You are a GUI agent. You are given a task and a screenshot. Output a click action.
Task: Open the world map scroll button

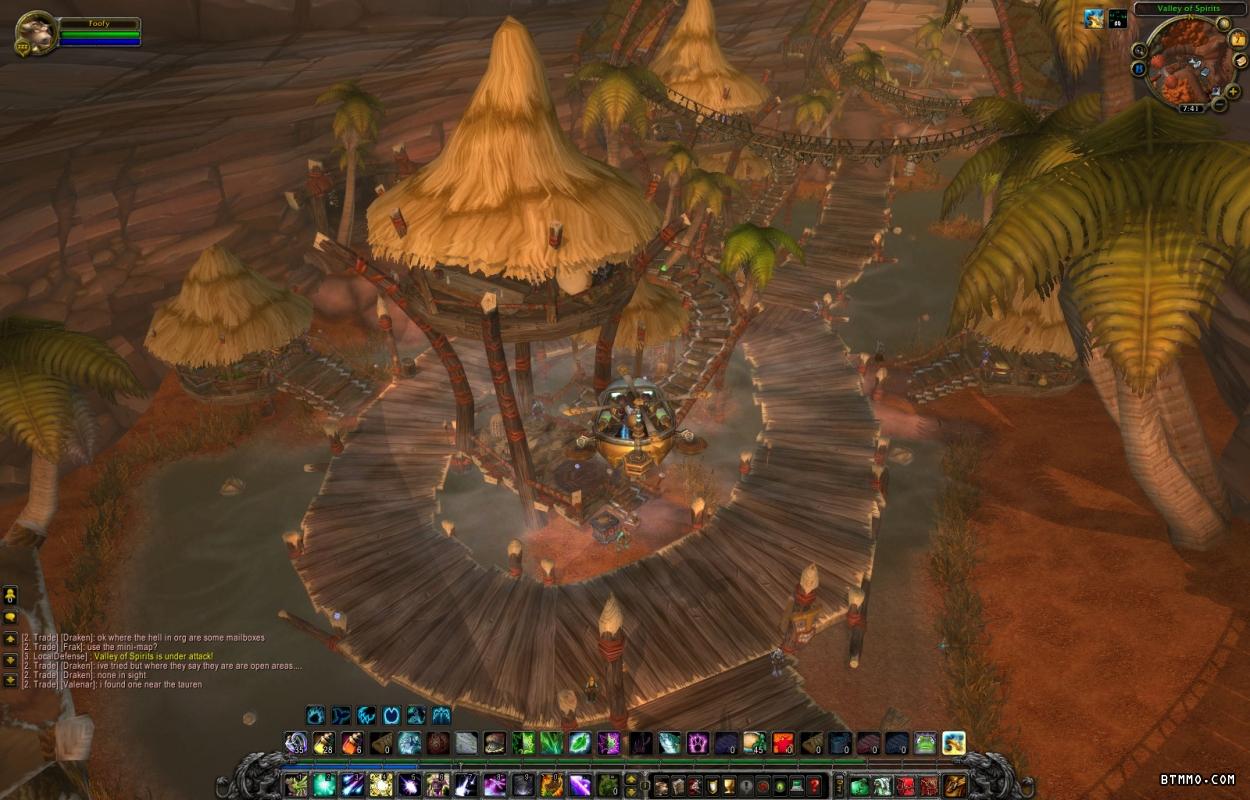(1240, 60)
